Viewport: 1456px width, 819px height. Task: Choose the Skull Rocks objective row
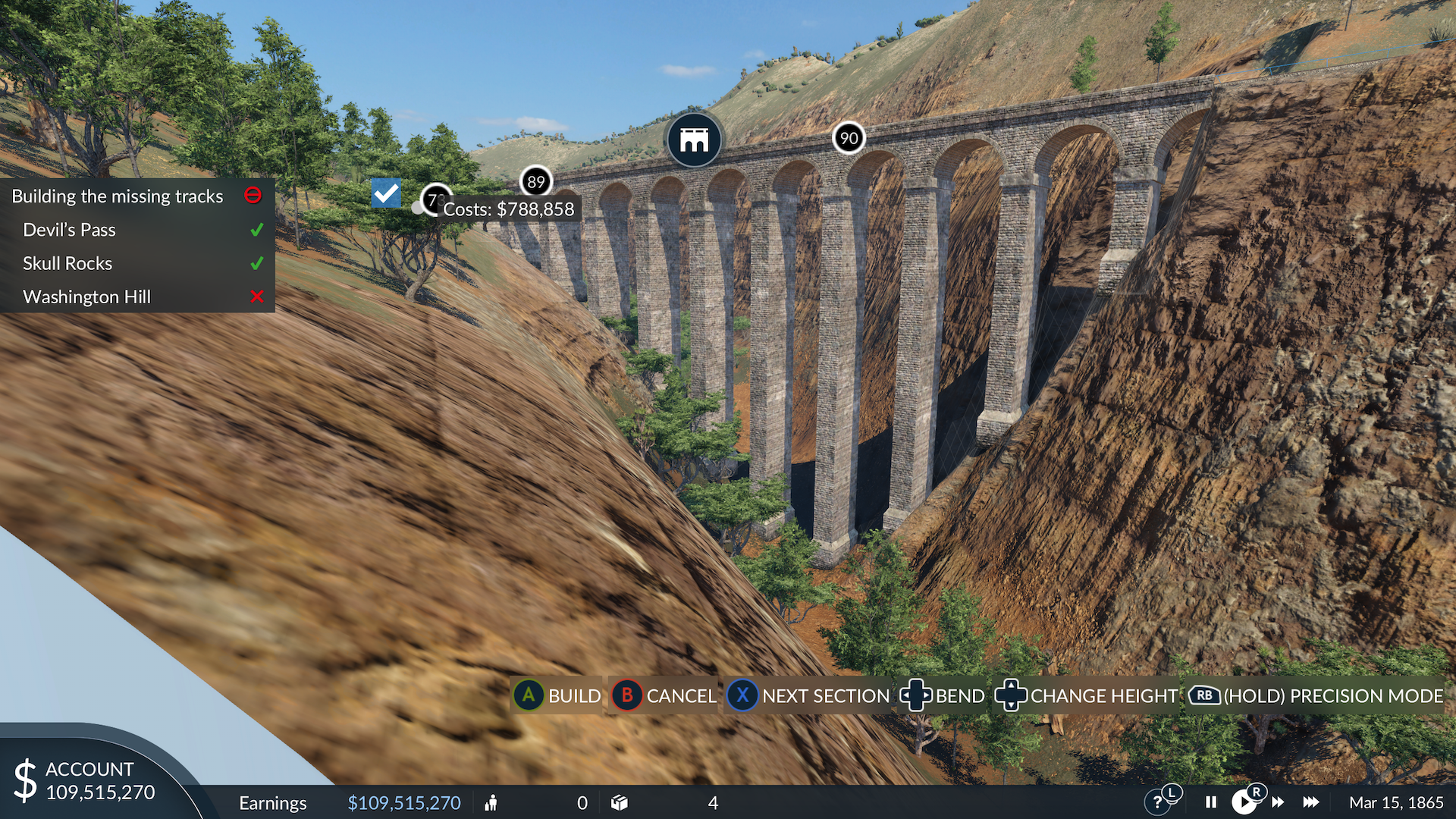click(67, 263)
